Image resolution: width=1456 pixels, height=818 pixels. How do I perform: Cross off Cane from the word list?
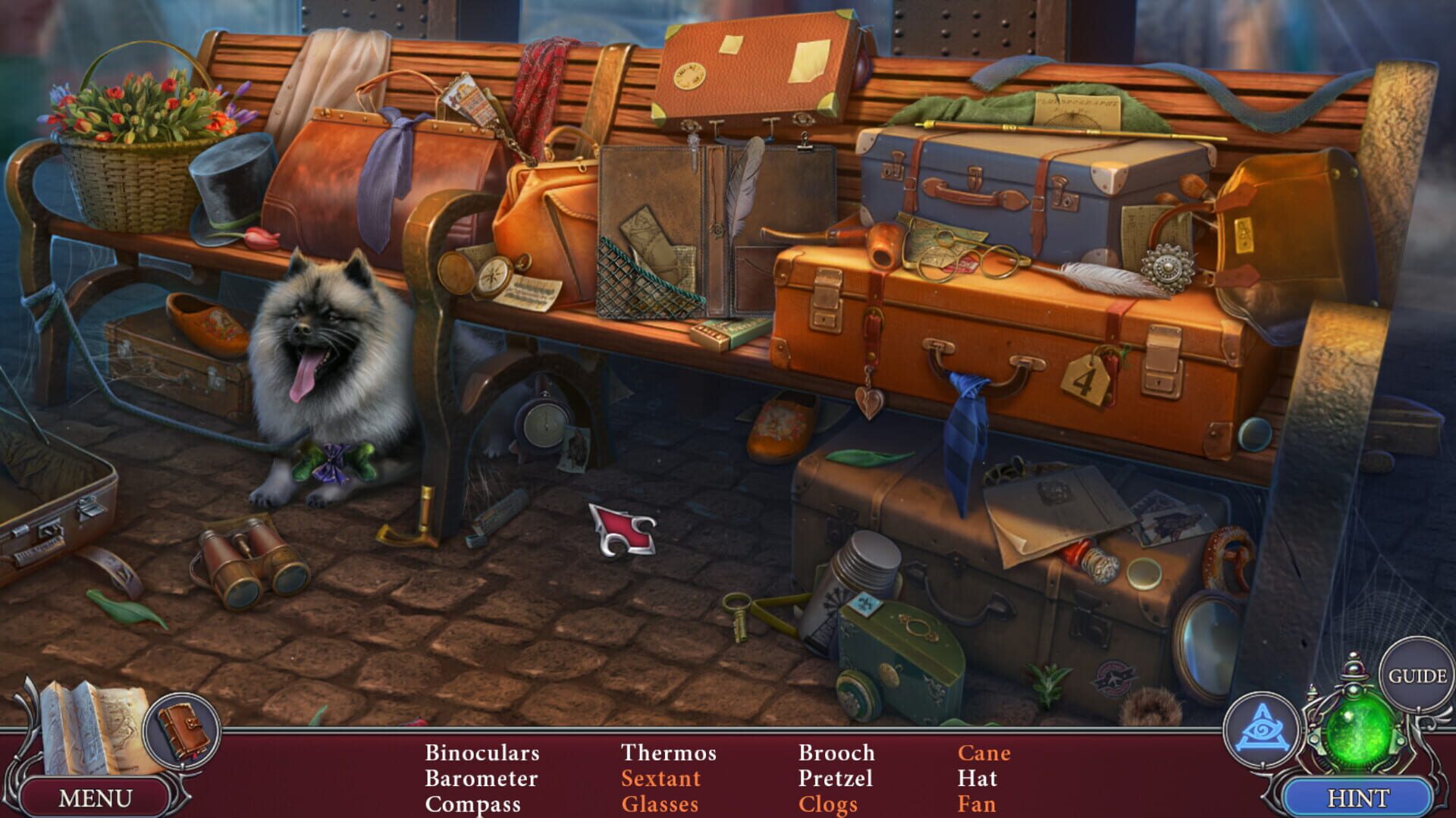984,753
